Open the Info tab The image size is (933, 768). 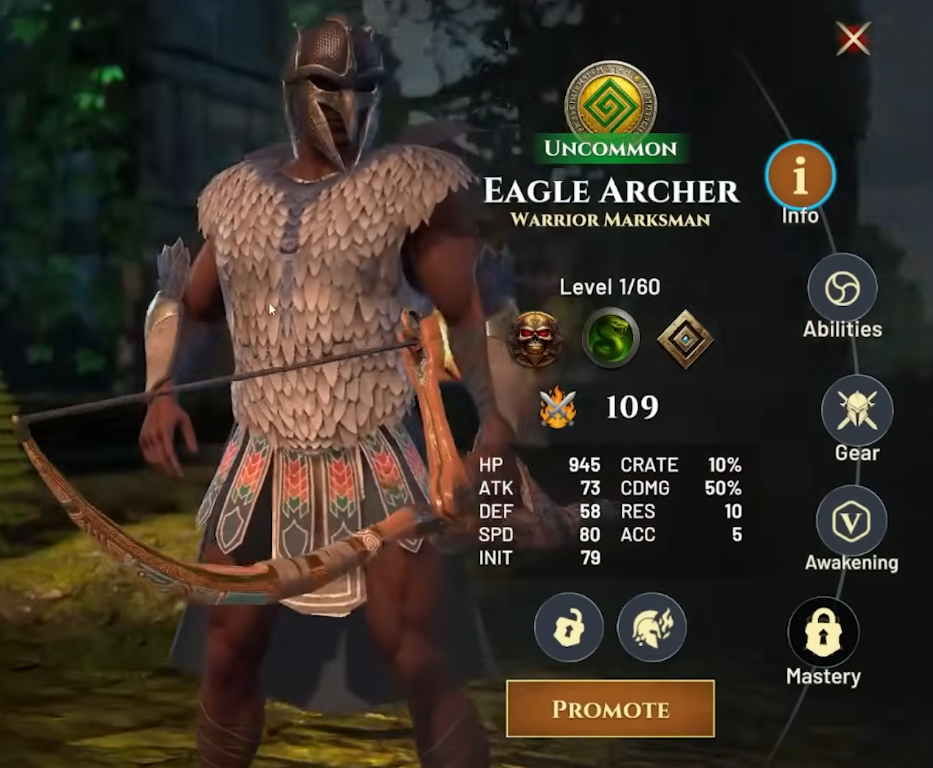pyautogui.click(x=800, y=176)
